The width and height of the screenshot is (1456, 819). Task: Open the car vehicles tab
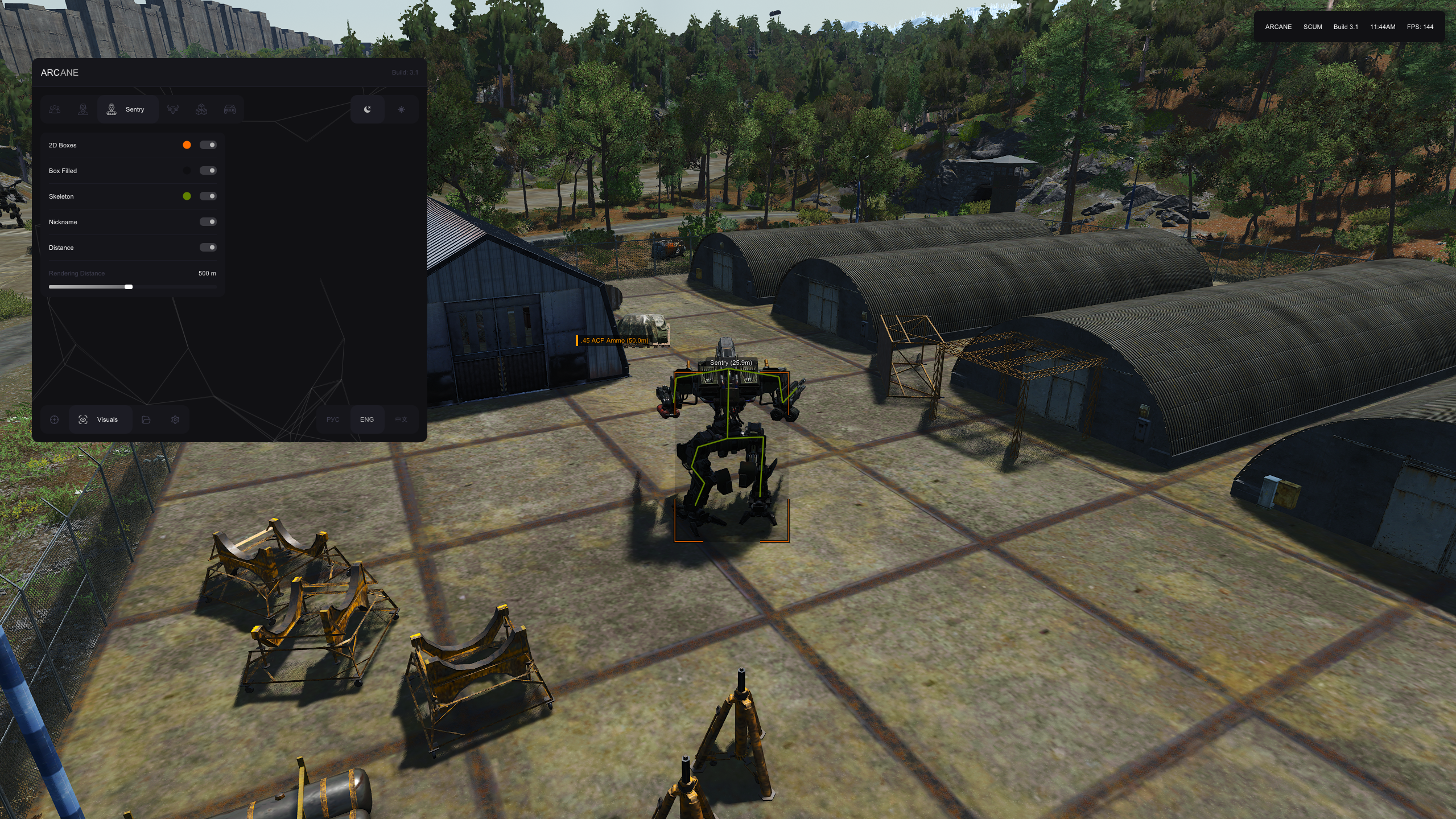pyautogui.click(x=230, y=109)
